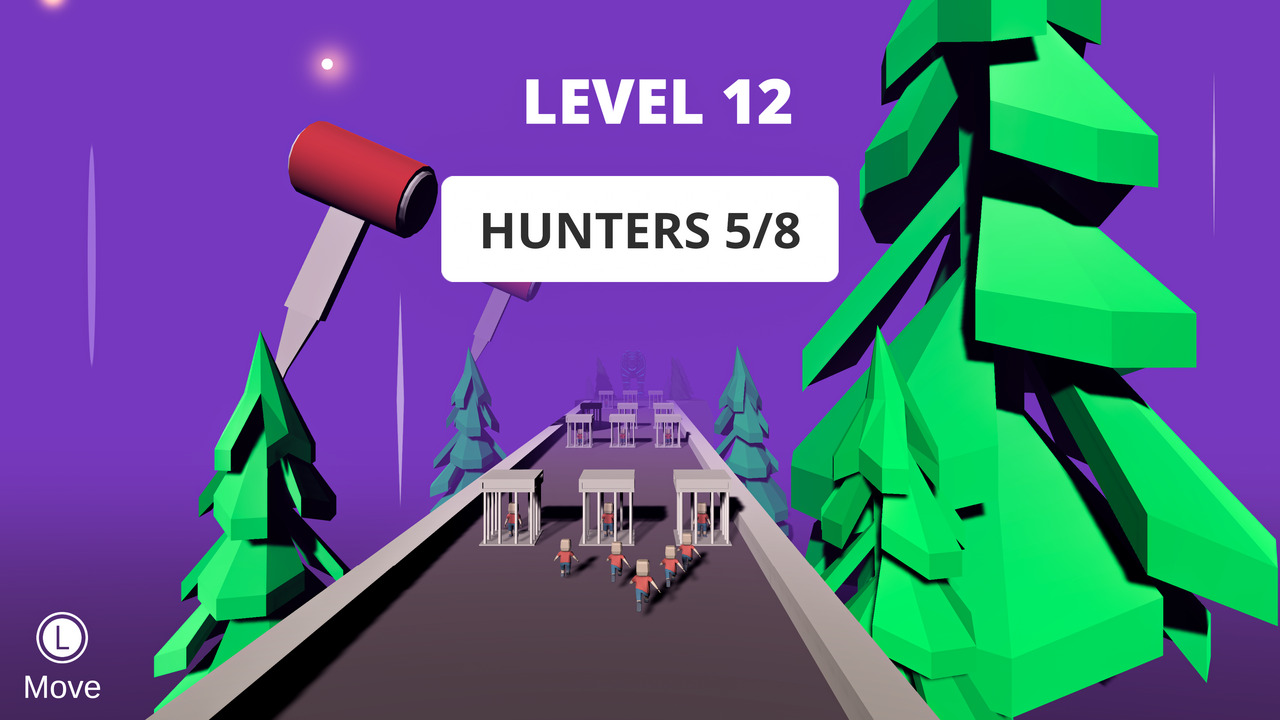Click the leftmost running hunter
The height and width of the screenshot is (720, 1280).
pos(566,557)
